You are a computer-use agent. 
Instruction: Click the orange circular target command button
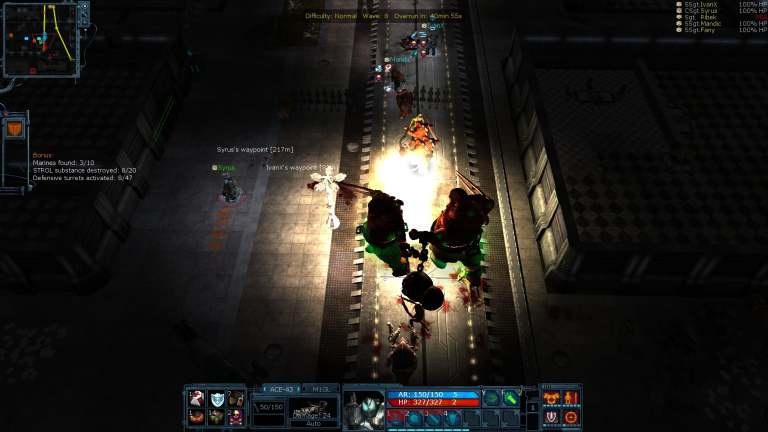[571, 417]
